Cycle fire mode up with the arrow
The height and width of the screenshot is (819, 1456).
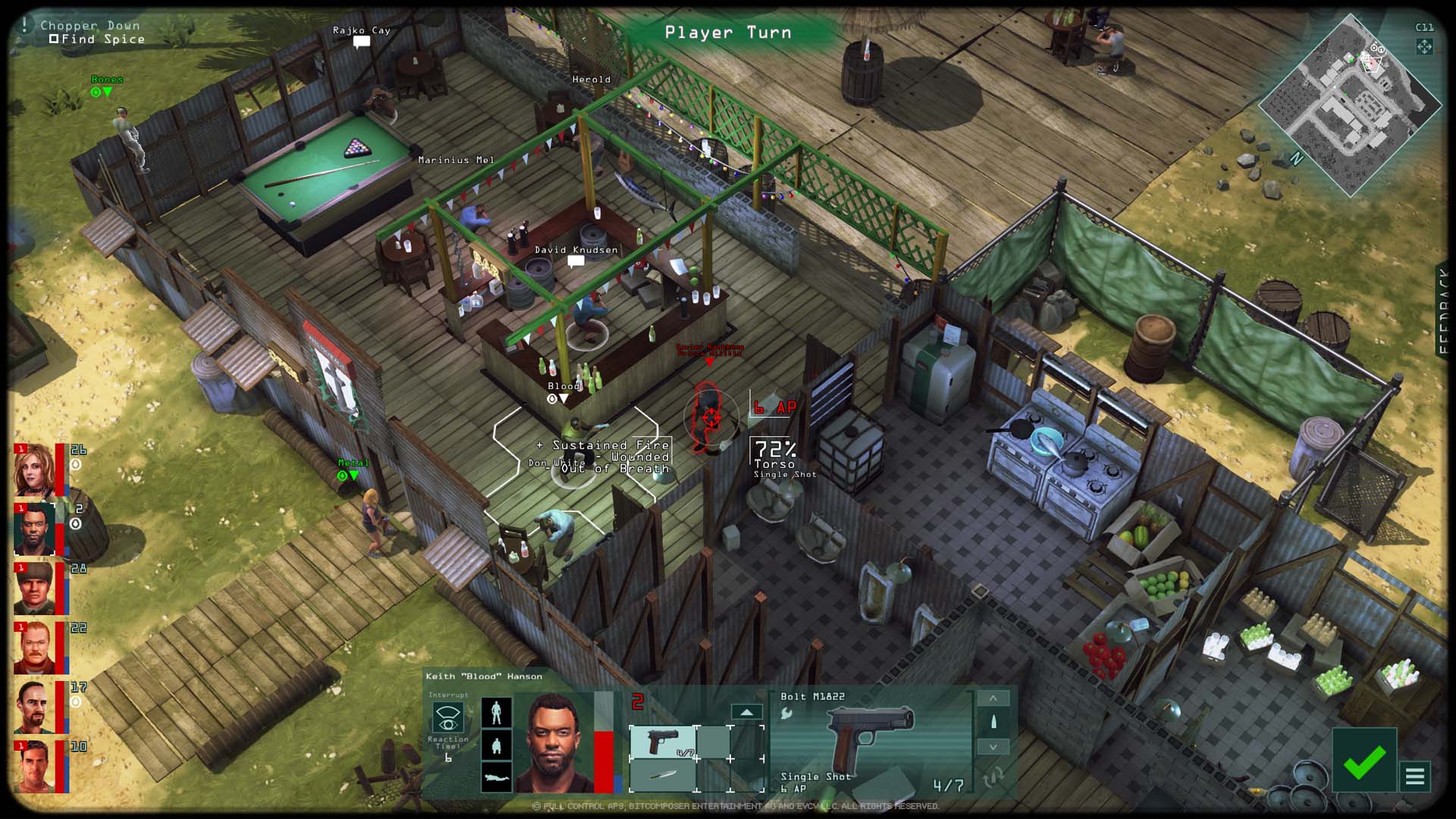pyautogui.click(x=993, y=698)
